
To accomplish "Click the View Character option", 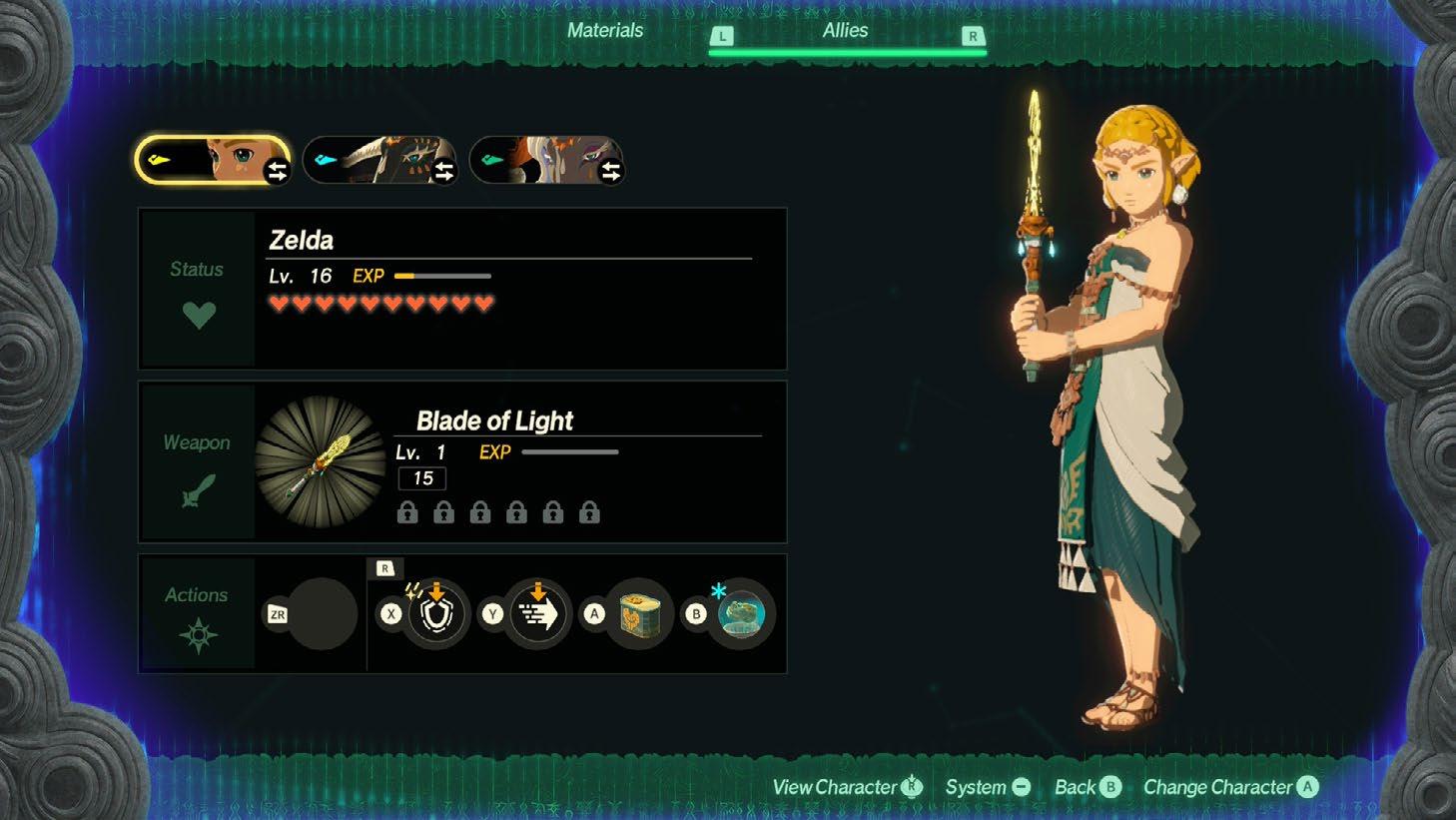I will pyautogui.click(x=846, y=787).
